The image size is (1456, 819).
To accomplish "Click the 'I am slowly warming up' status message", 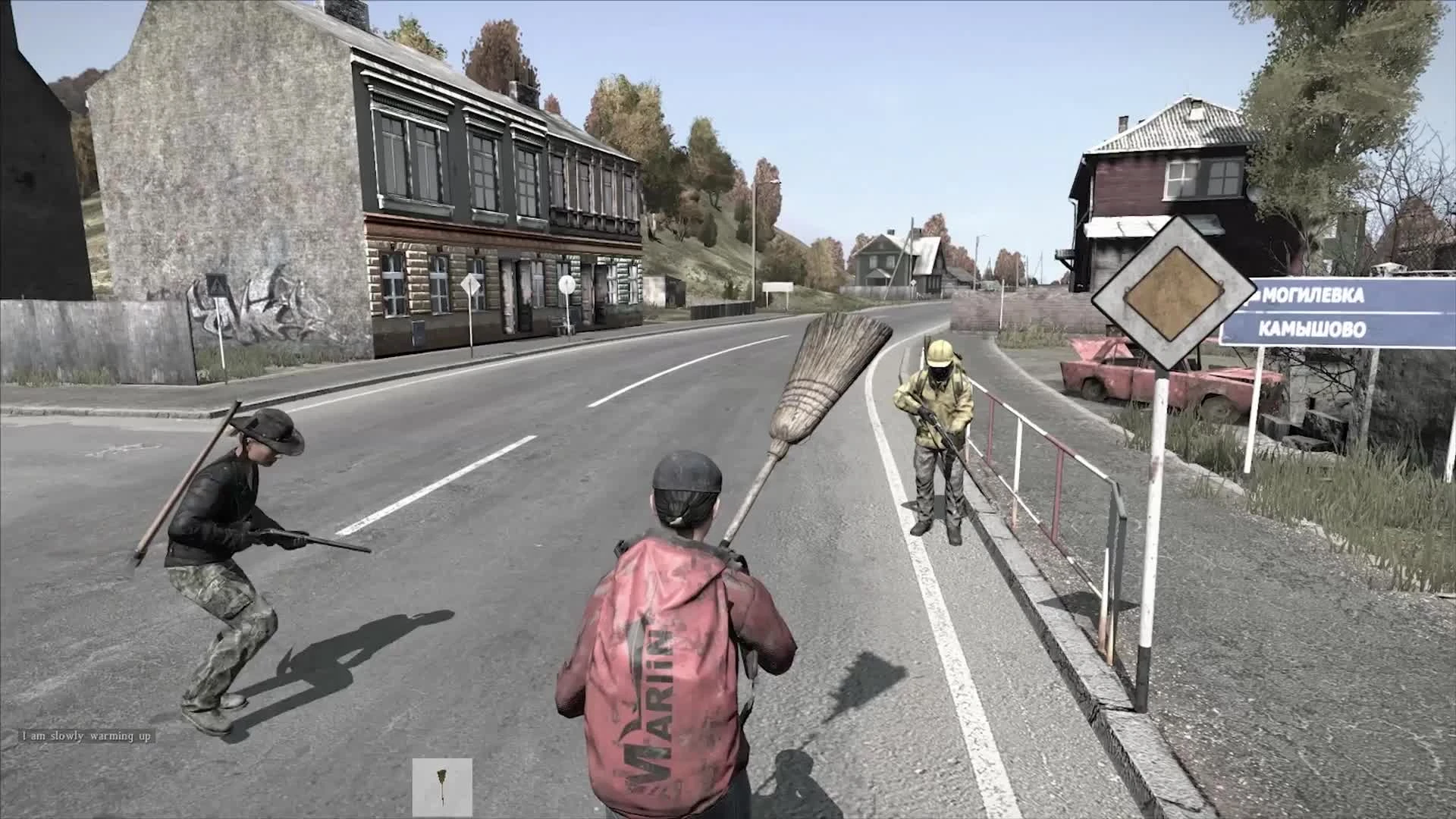I will (87, 736).
